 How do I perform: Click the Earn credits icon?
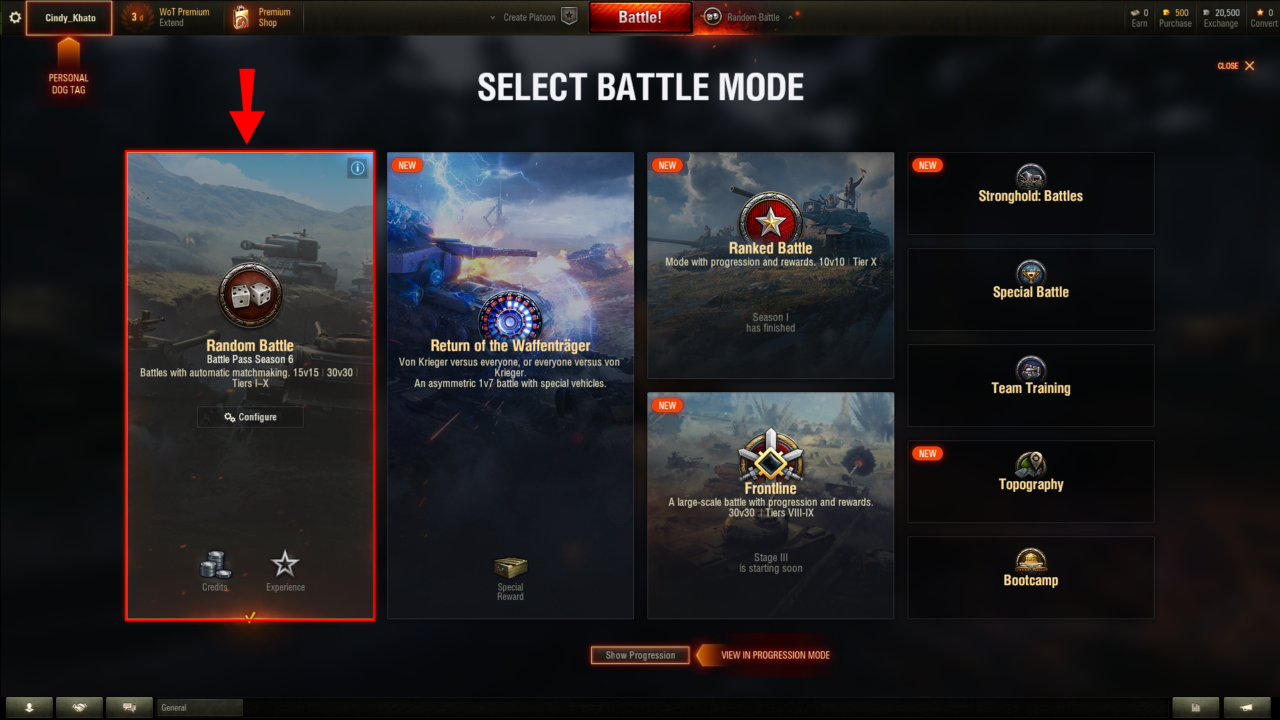click(1137, 12)
